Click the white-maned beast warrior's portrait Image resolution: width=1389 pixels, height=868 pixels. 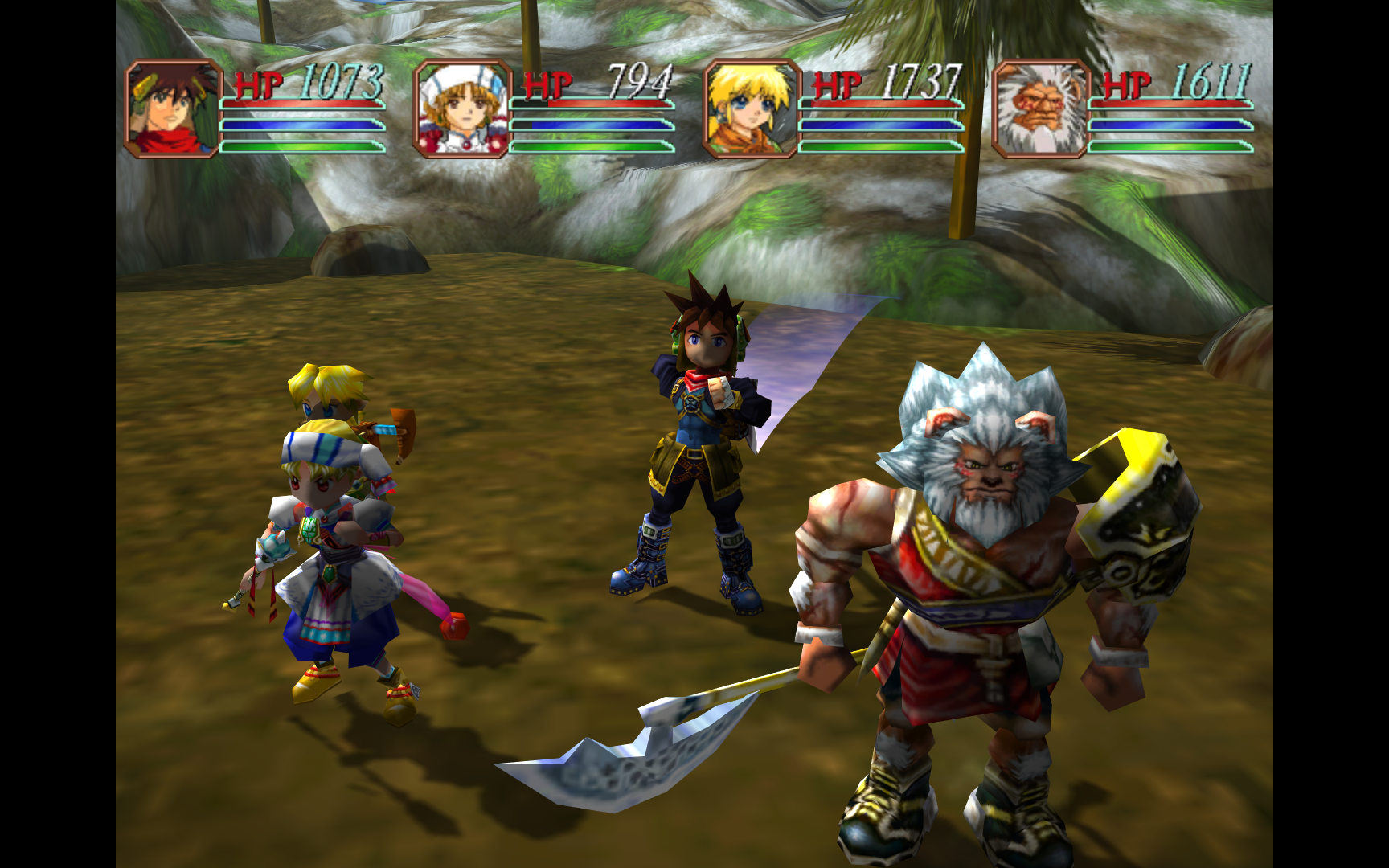pos(1039,108)
